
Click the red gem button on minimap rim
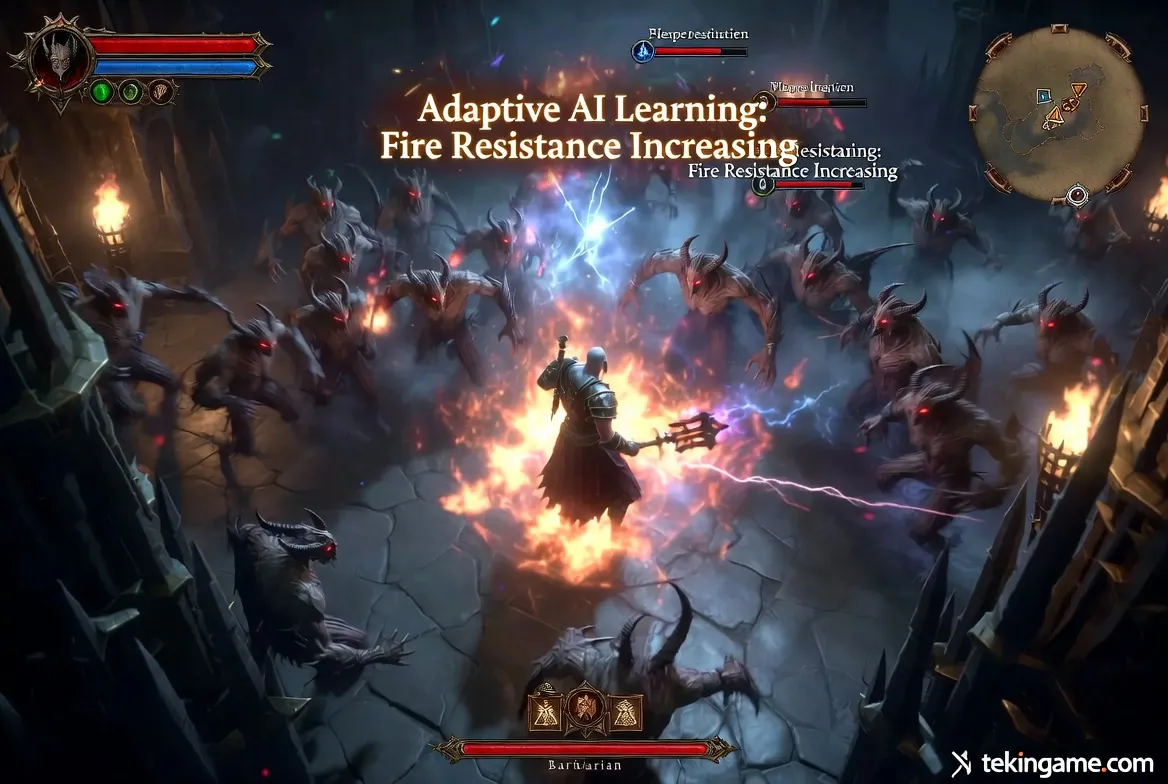[x=1077, y=194]
